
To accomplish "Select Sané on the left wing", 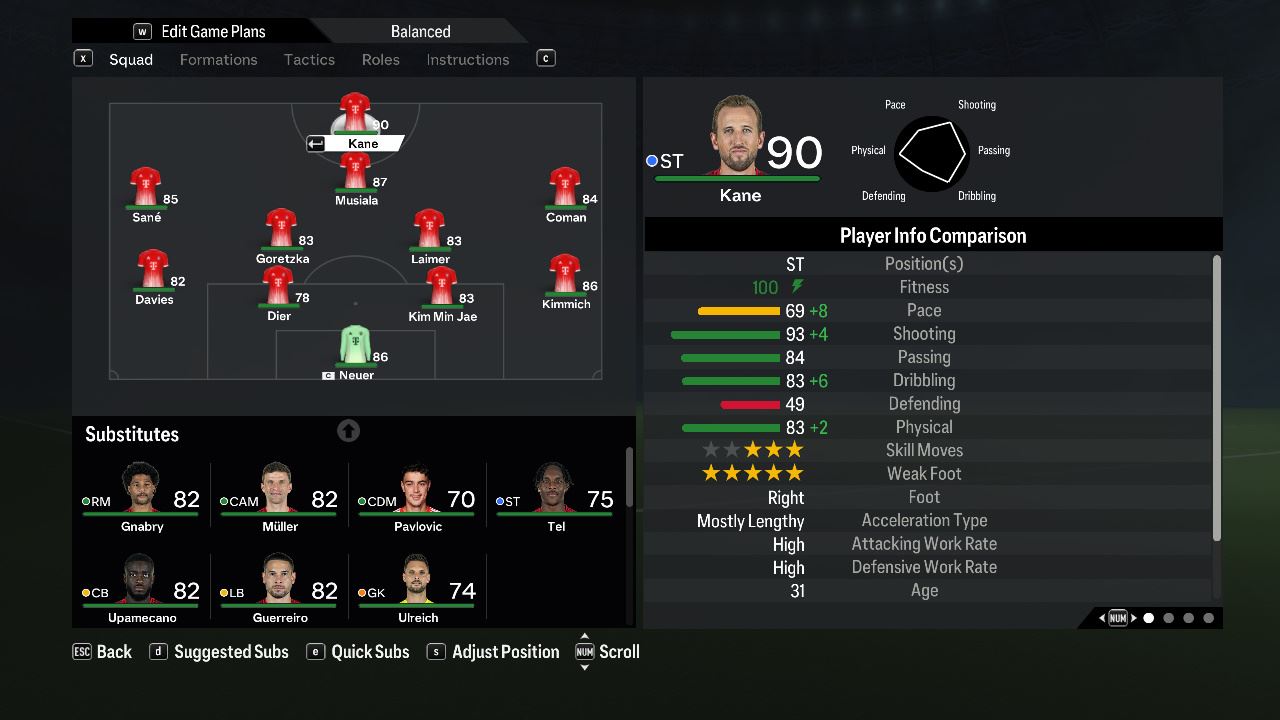I will (x=146, y=194).
